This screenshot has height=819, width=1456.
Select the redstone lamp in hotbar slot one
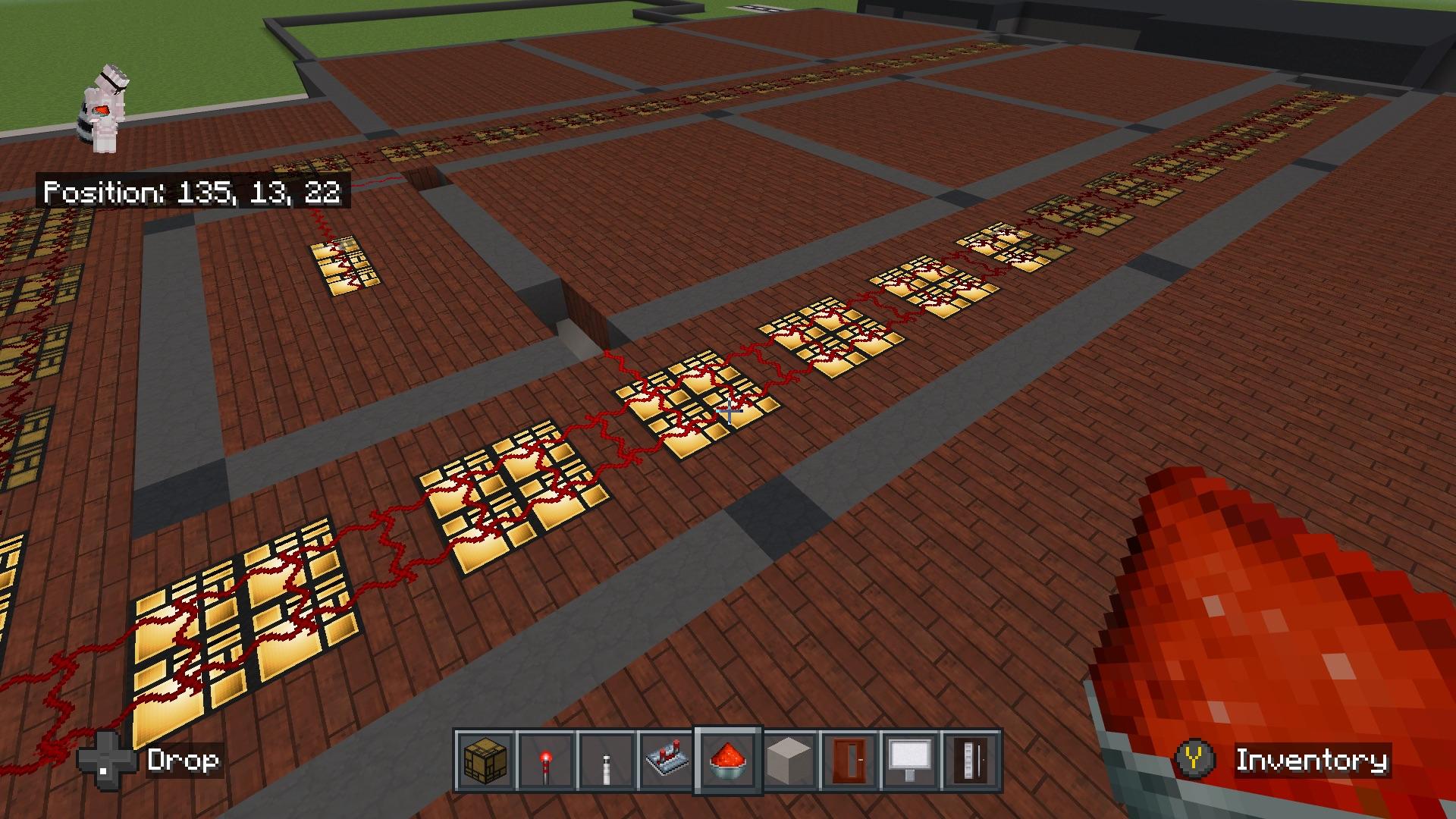(486, 761)
